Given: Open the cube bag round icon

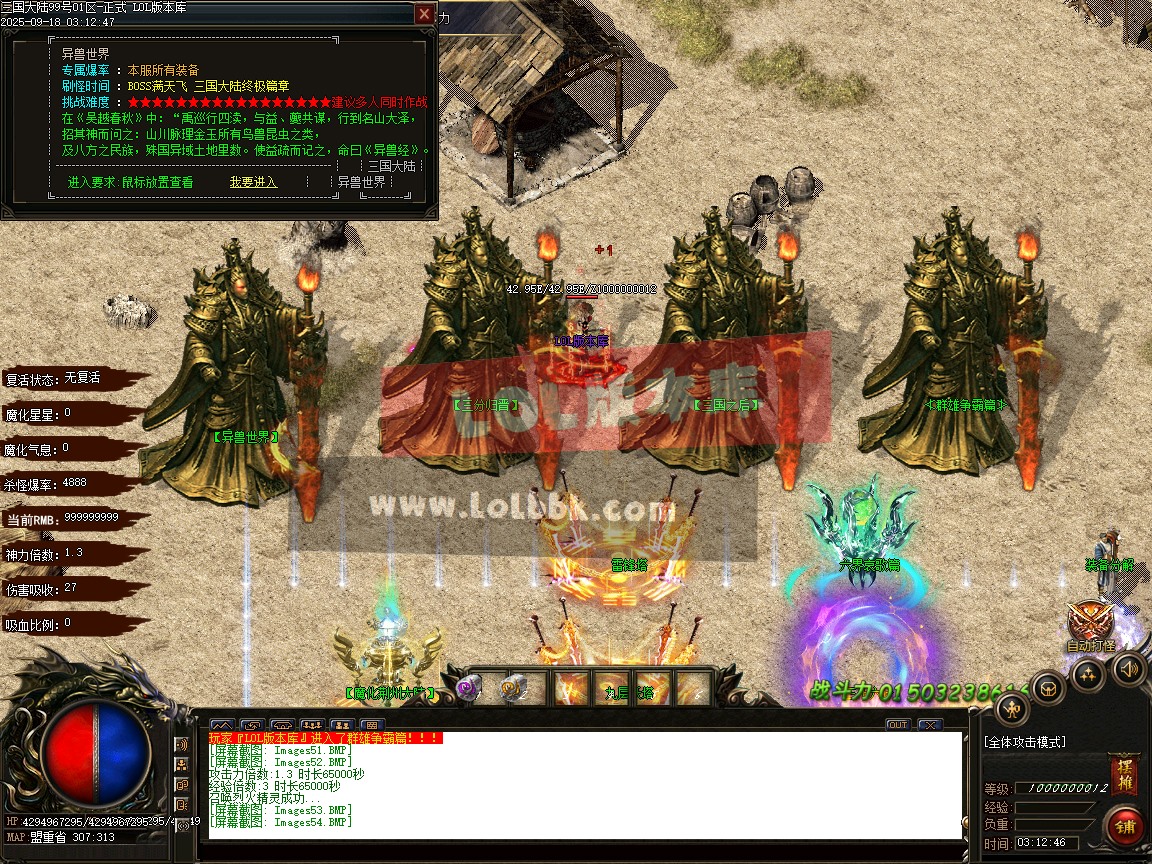Looking at the screenshot, I should [1048, 687].
